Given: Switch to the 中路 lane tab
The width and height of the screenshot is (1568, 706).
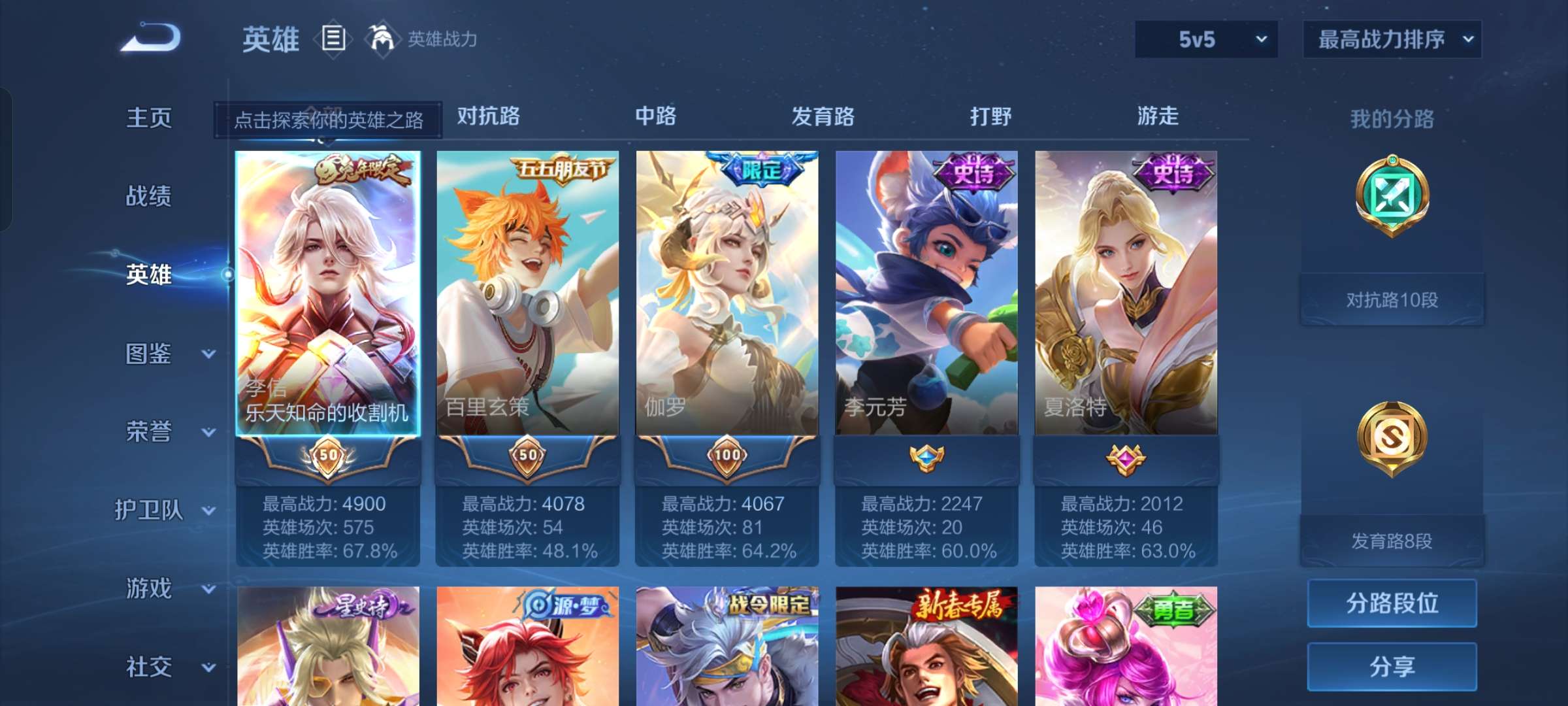Looking at the screenshot, I should point(657,116).
